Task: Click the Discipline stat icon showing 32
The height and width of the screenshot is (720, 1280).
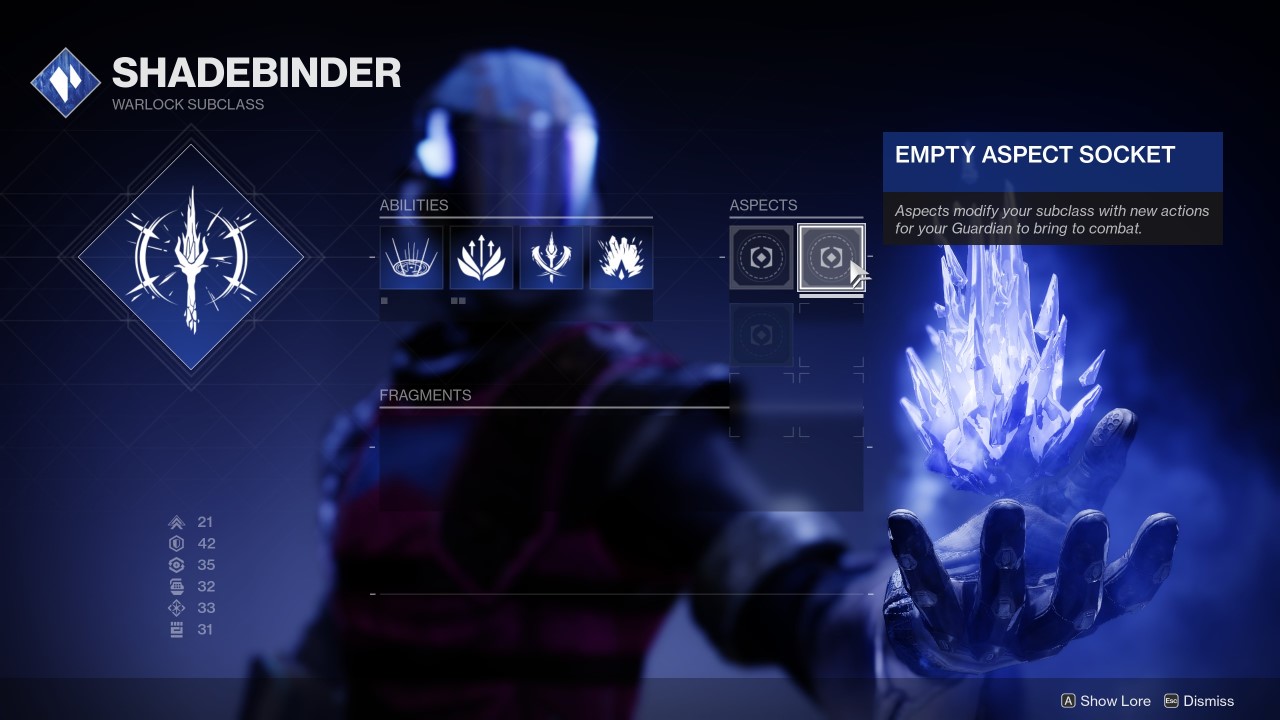Action: pyautogui.click(x=176, y=586)
